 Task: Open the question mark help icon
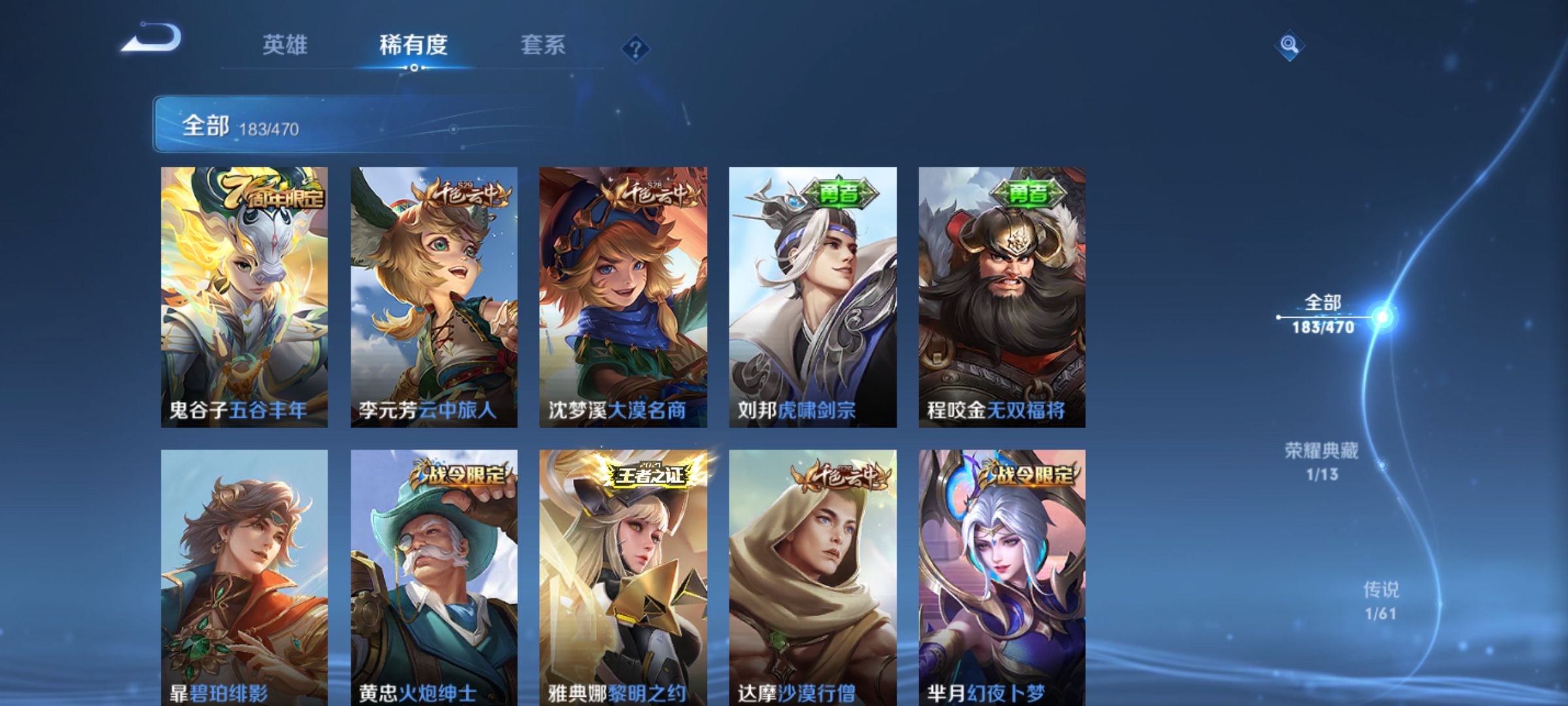tap(636, 48)
